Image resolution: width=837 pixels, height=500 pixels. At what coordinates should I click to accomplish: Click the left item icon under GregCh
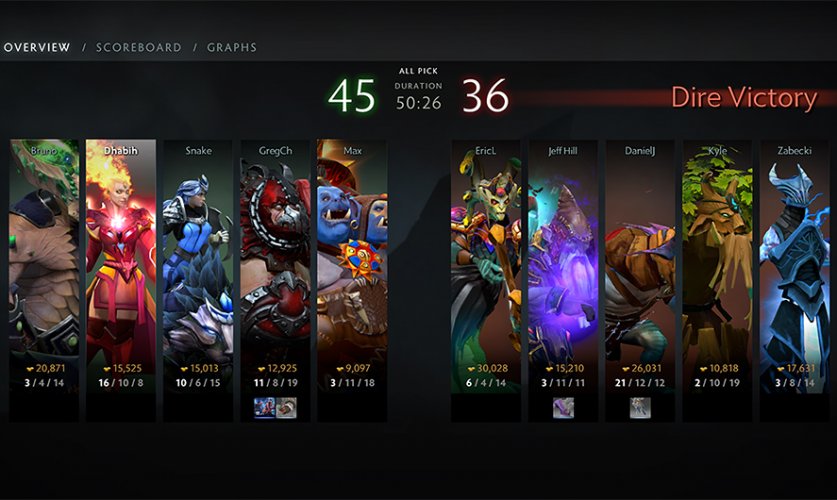click(x=264, y=407)
